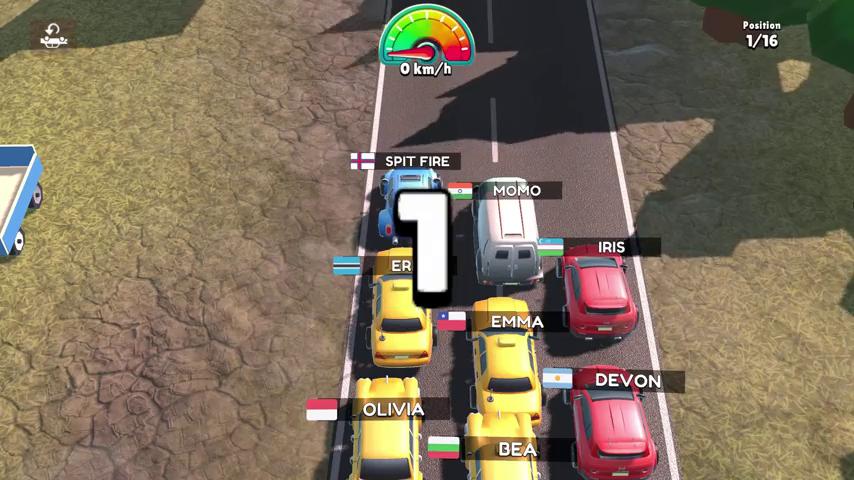Tap the flip-car reset icon

coord(52,35)
